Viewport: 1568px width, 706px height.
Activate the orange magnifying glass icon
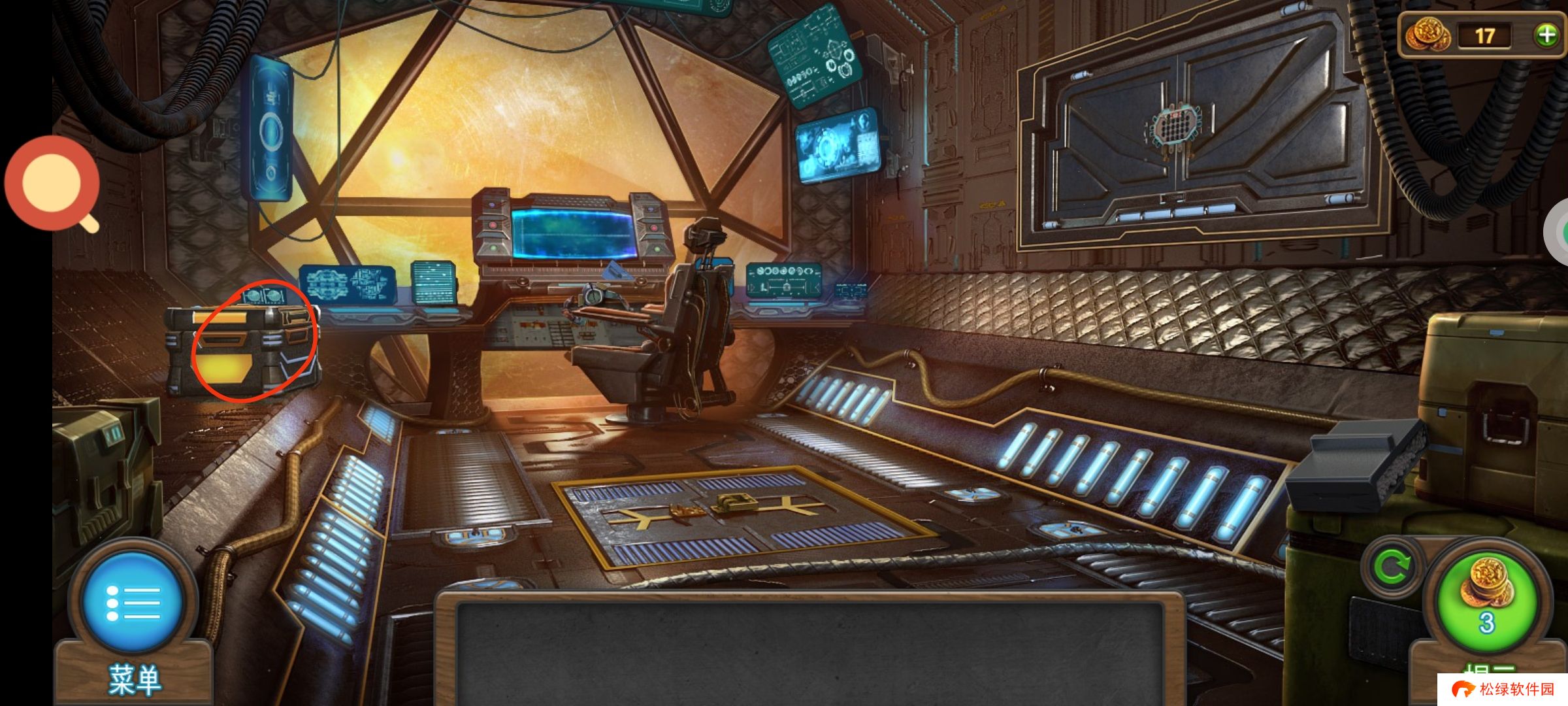click(52, 183)
